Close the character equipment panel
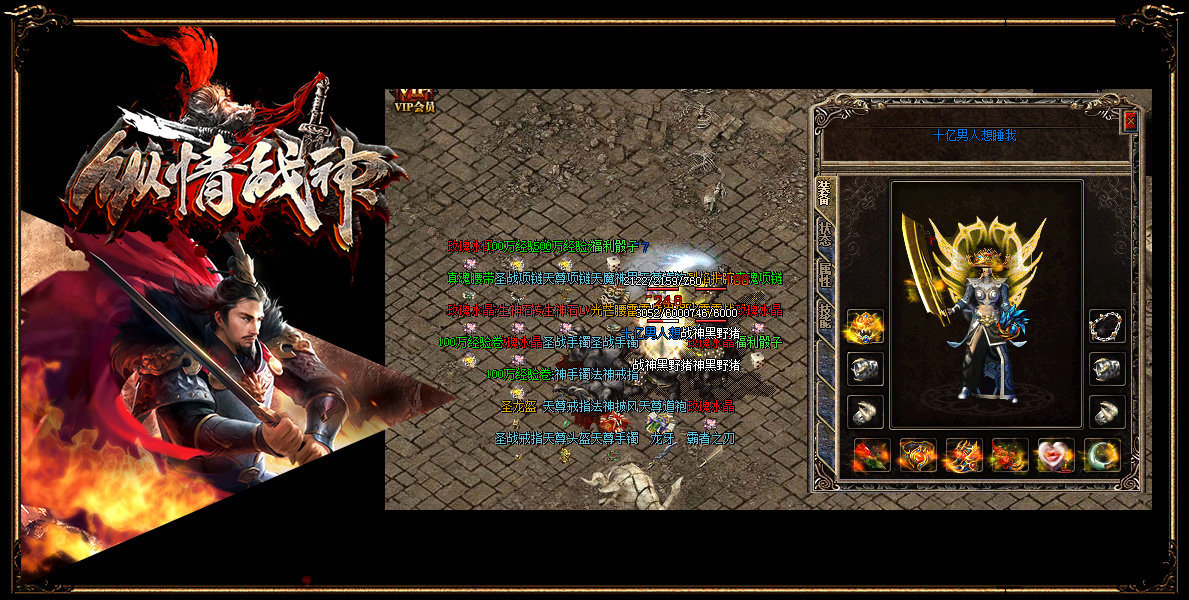 (x=1130, y=121)
